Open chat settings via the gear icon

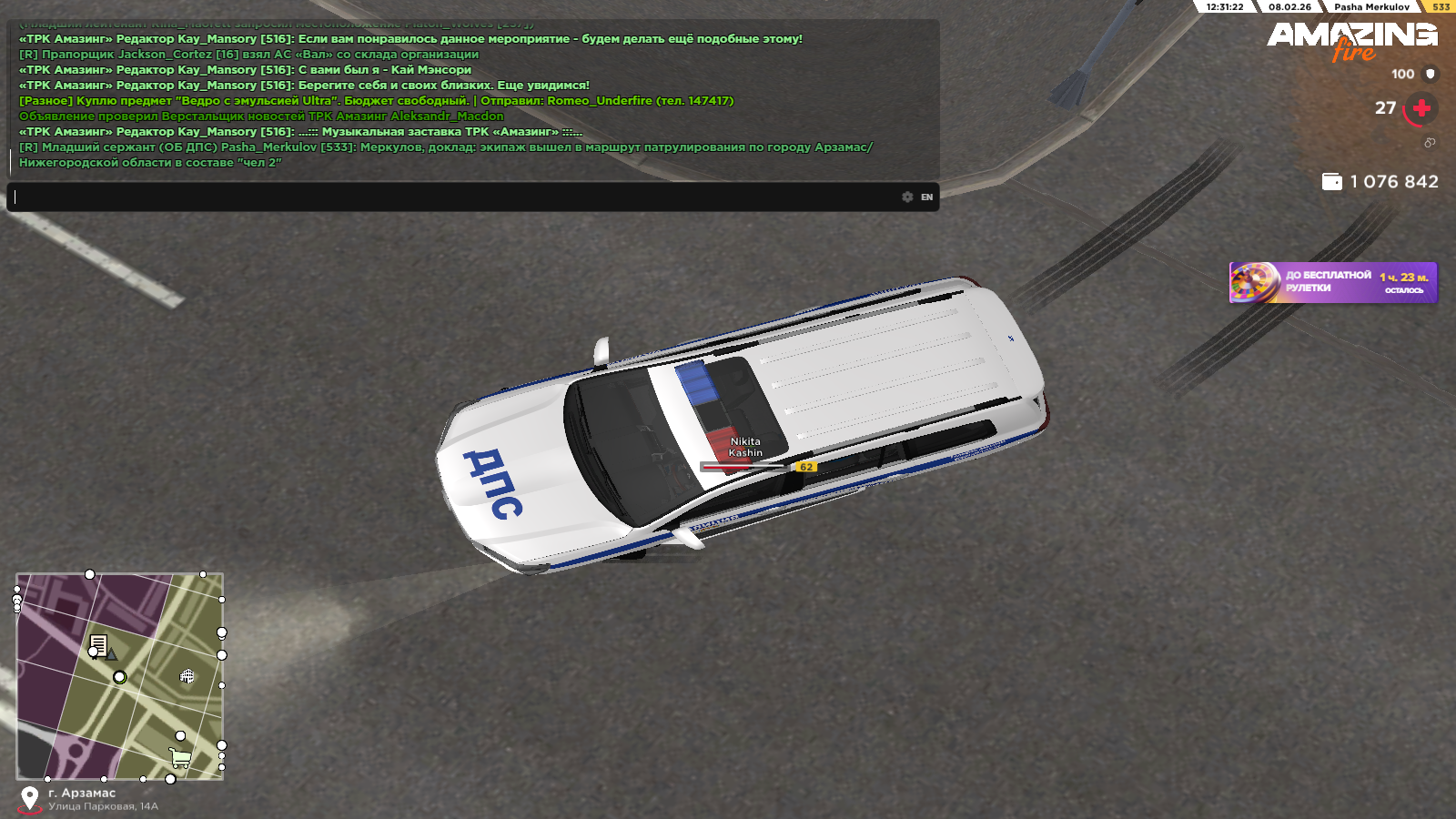coord(907,197)
